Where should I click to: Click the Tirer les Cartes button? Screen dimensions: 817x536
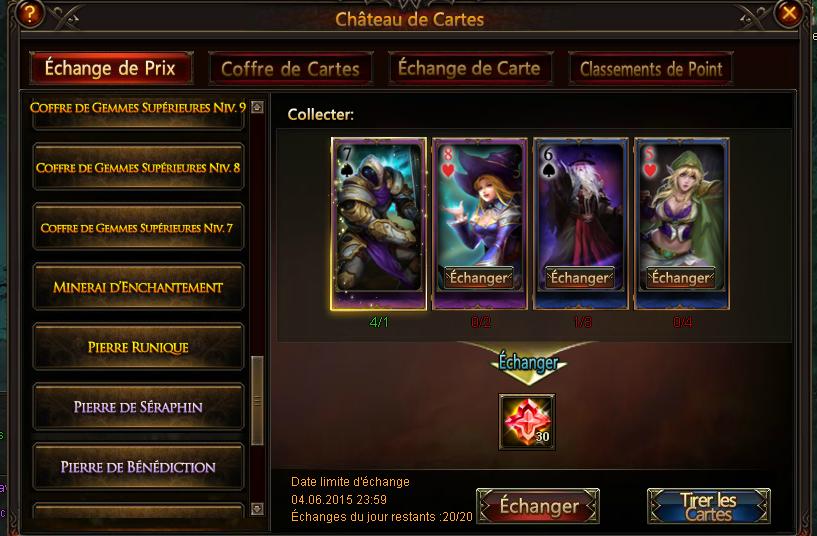click(708, 506)
